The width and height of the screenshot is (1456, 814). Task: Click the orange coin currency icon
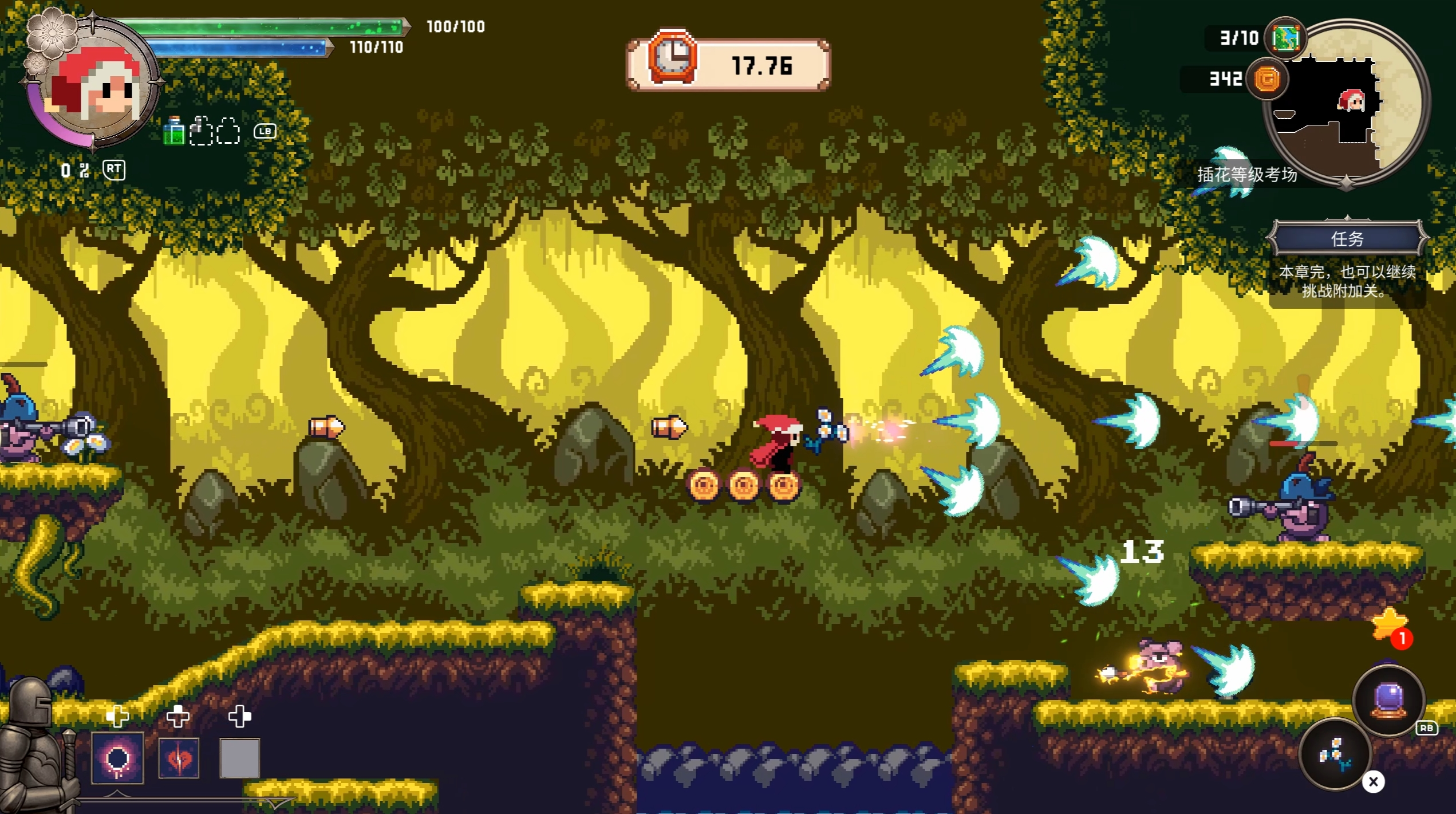point(1267,79)
